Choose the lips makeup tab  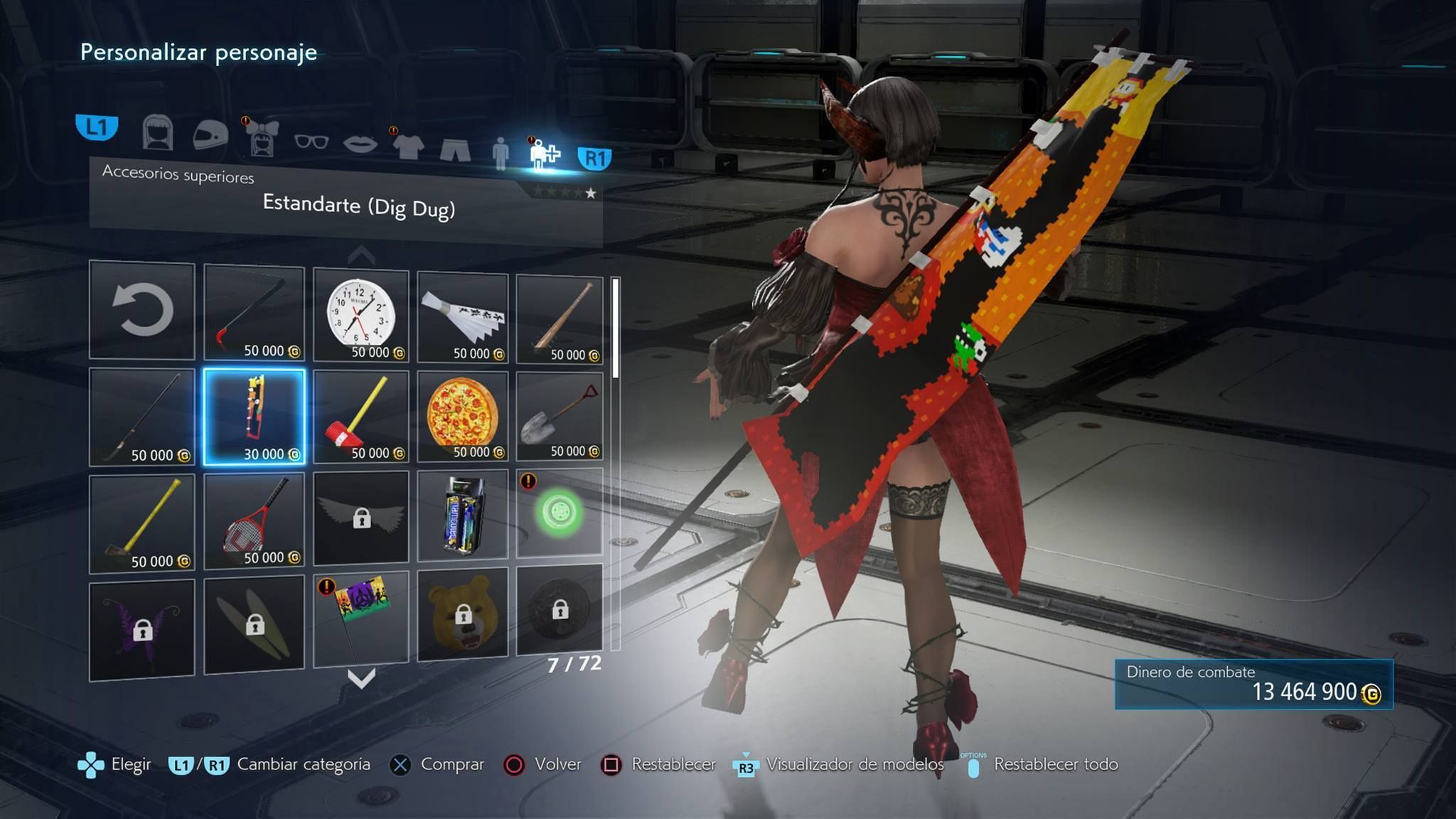[x=360, y=144]
